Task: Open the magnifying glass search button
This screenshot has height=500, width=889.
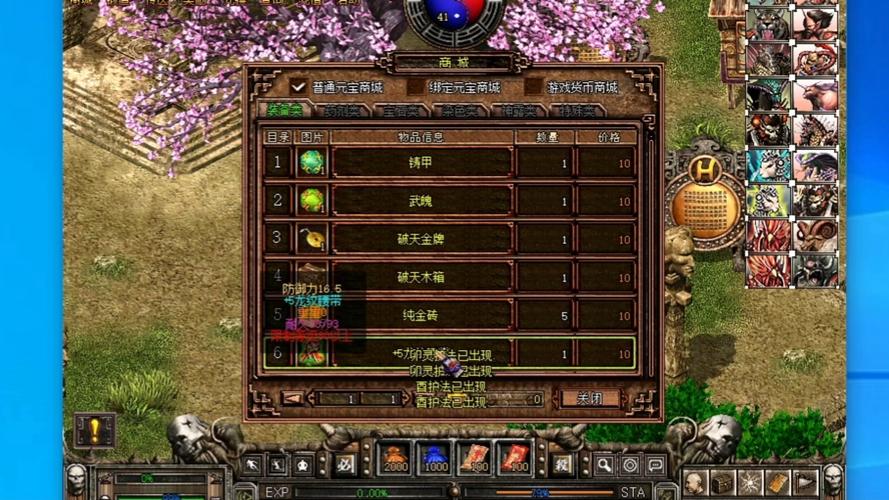Action: 604,464
